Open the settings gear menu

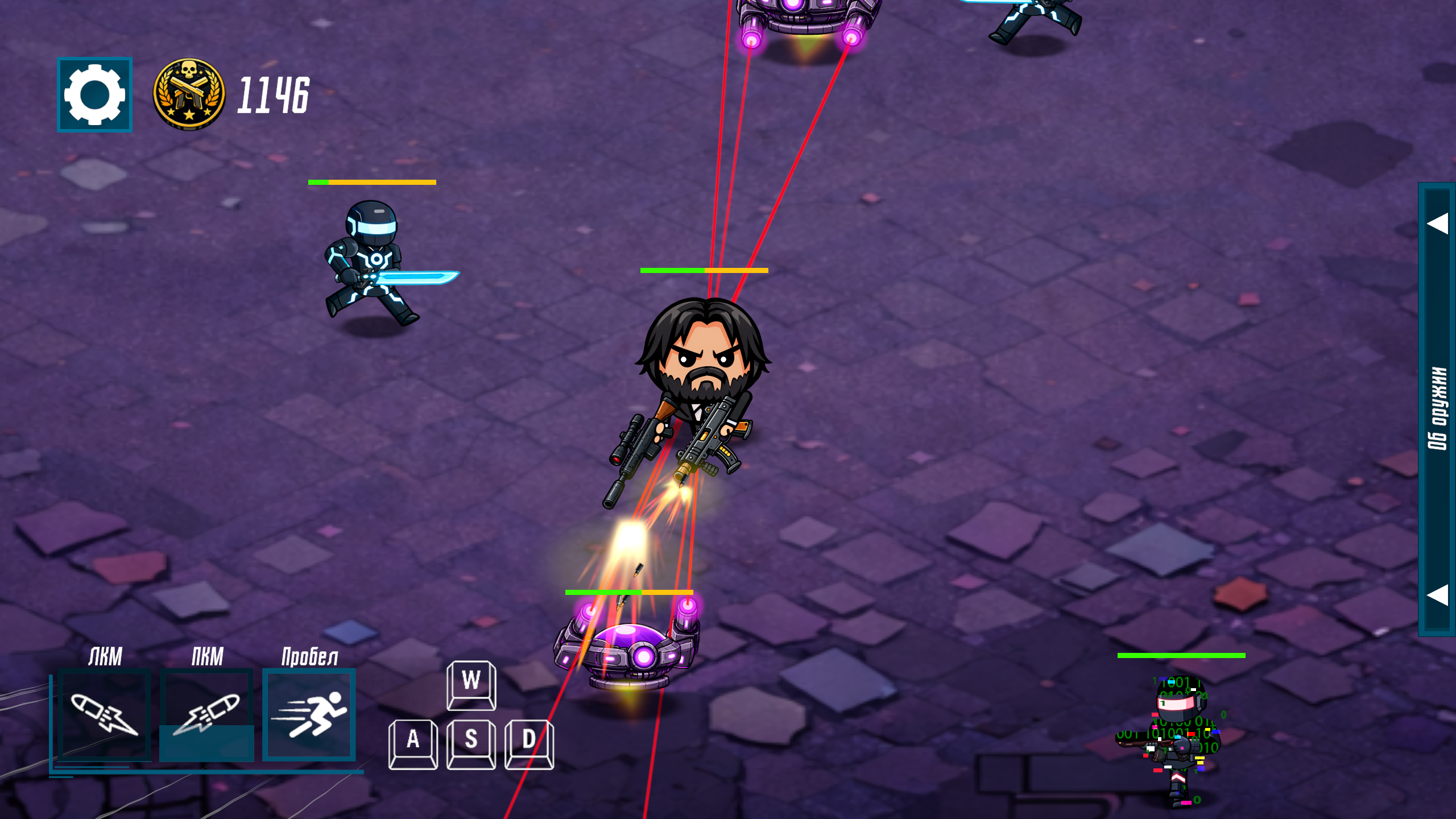tap(94, 94)
